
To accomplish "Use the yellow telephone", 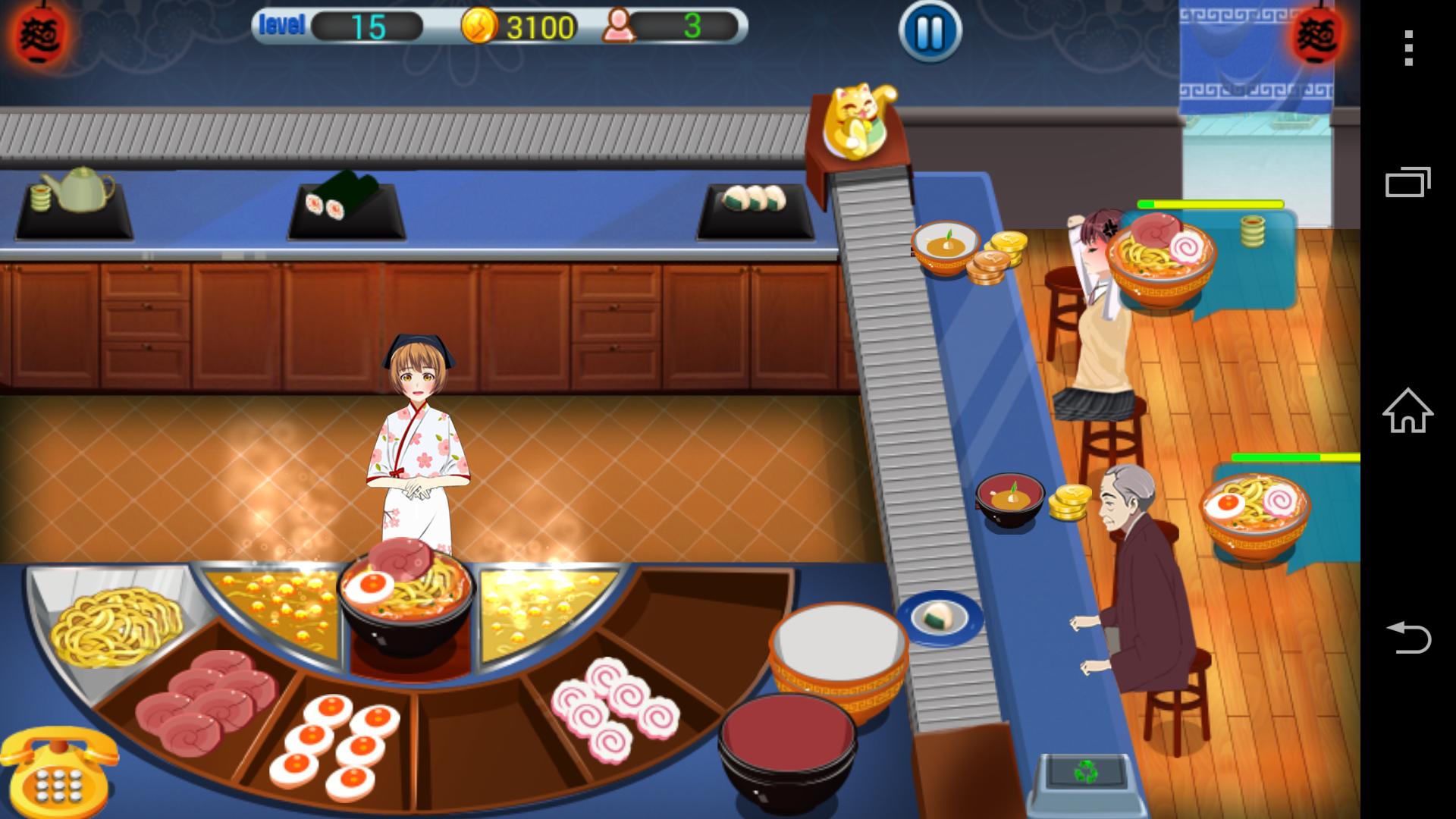I will [59, 772].
